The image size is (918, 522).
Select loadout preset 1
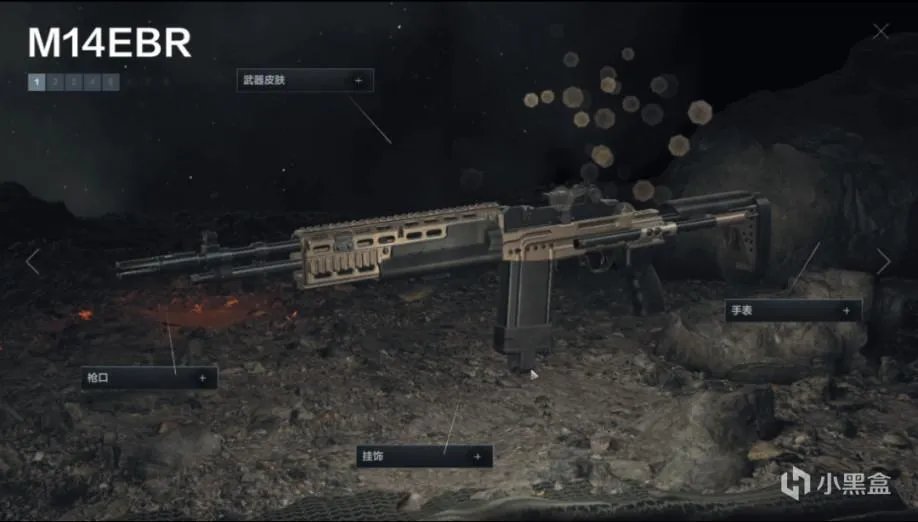[x=37, y=82]
